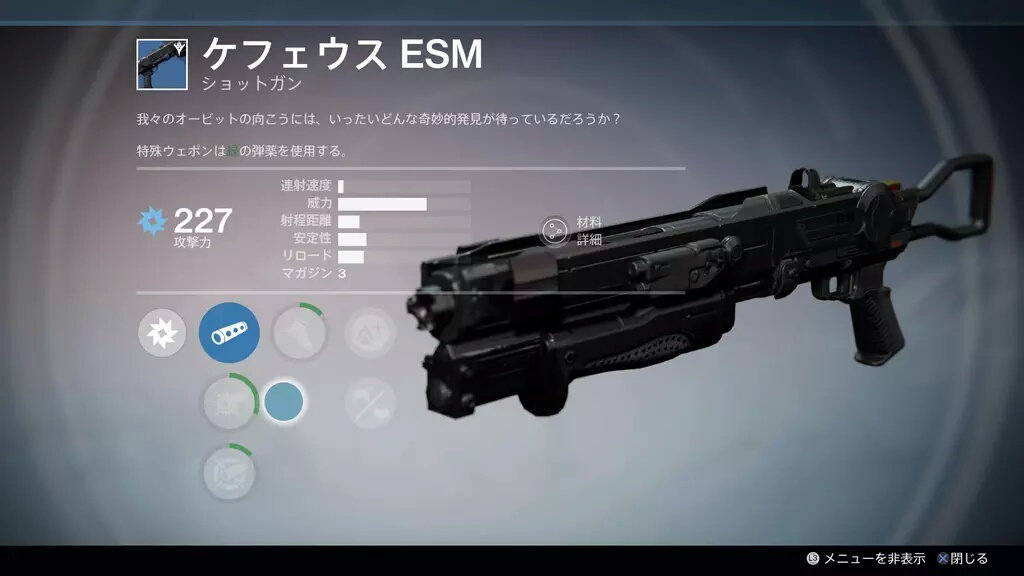Choose the blue barrel perk node
1024x576 pixels.
[229, 333]
